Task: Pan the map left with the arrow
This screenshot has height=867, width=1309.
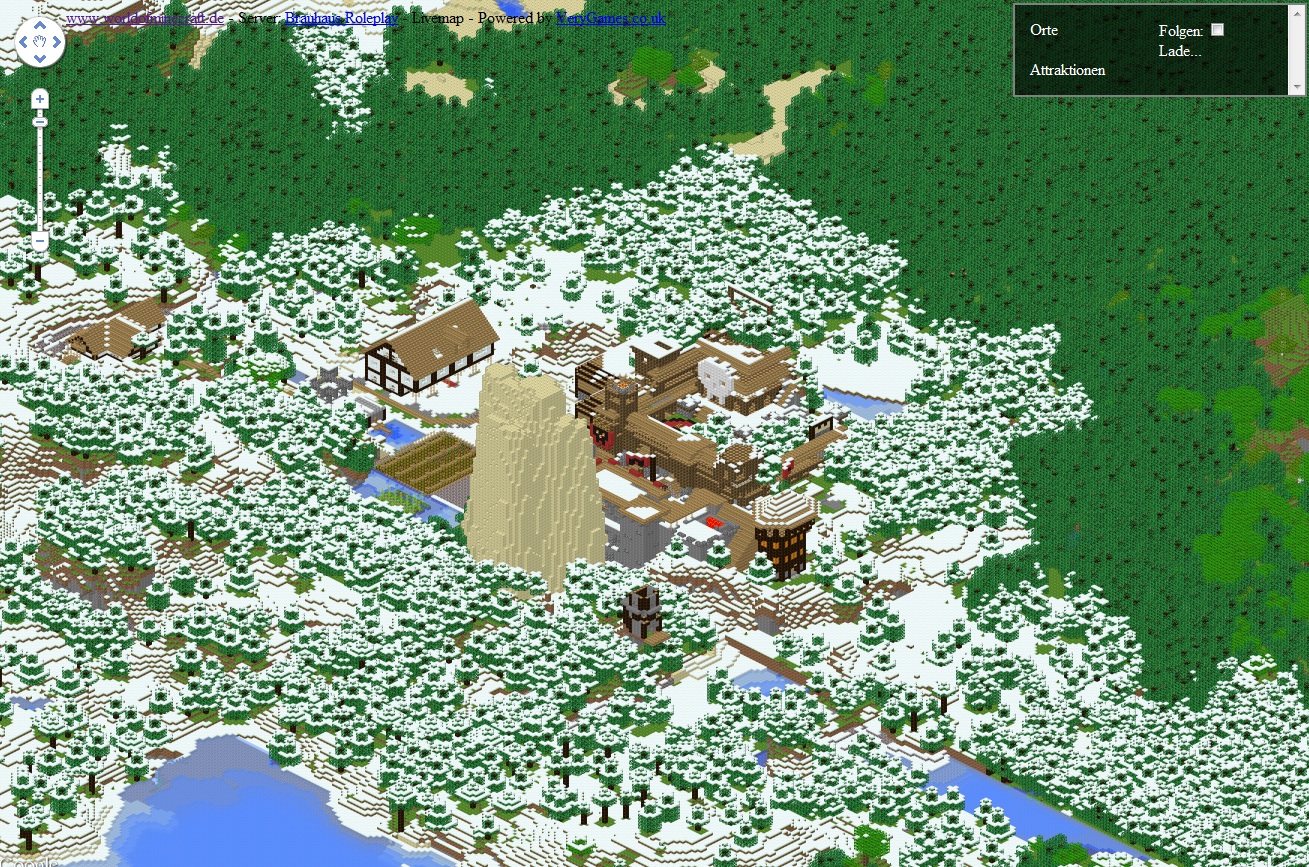Action: tap(23, 42)
